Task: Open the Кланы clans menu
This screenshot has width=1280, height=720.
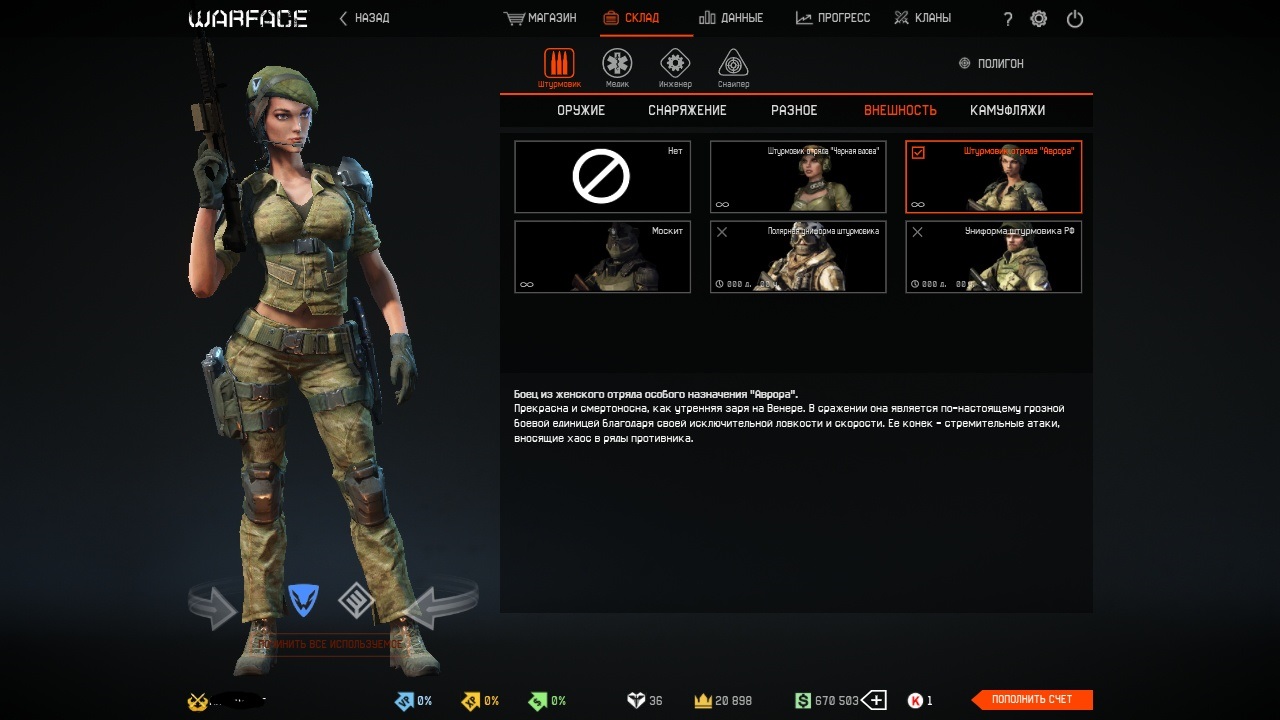Action: [x=922, y=18]
